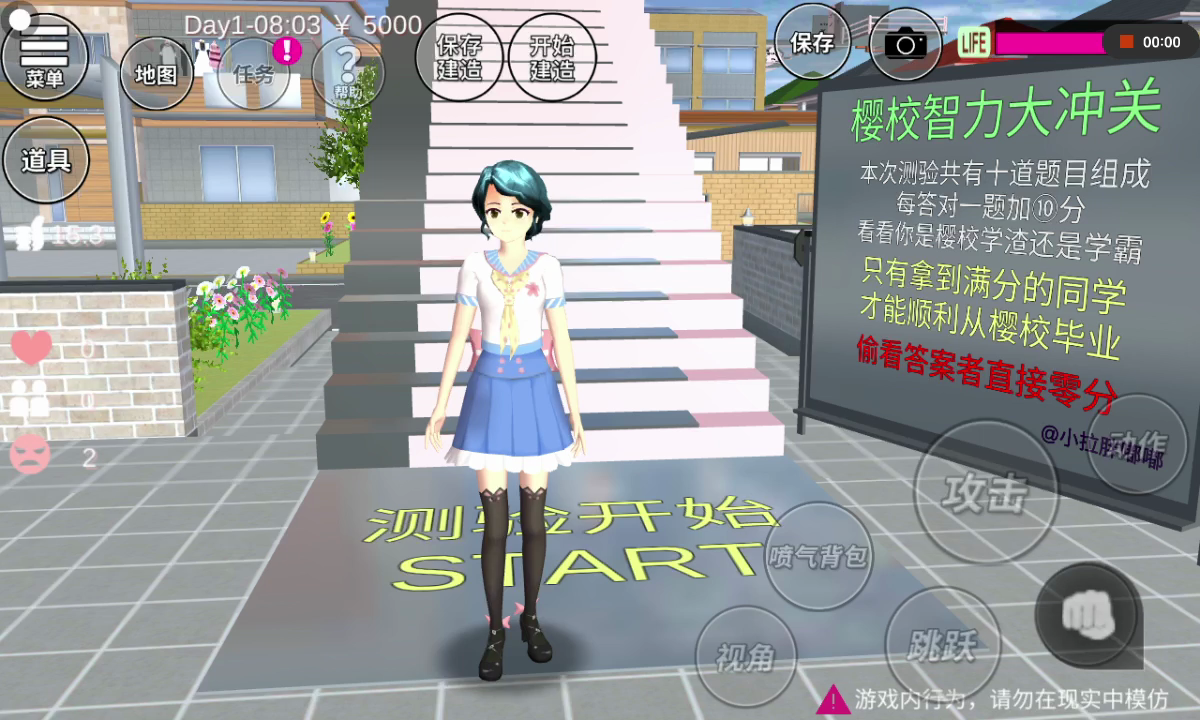
Task: Activate the 开始建造 build mode
Action: [x=552, y=56]
